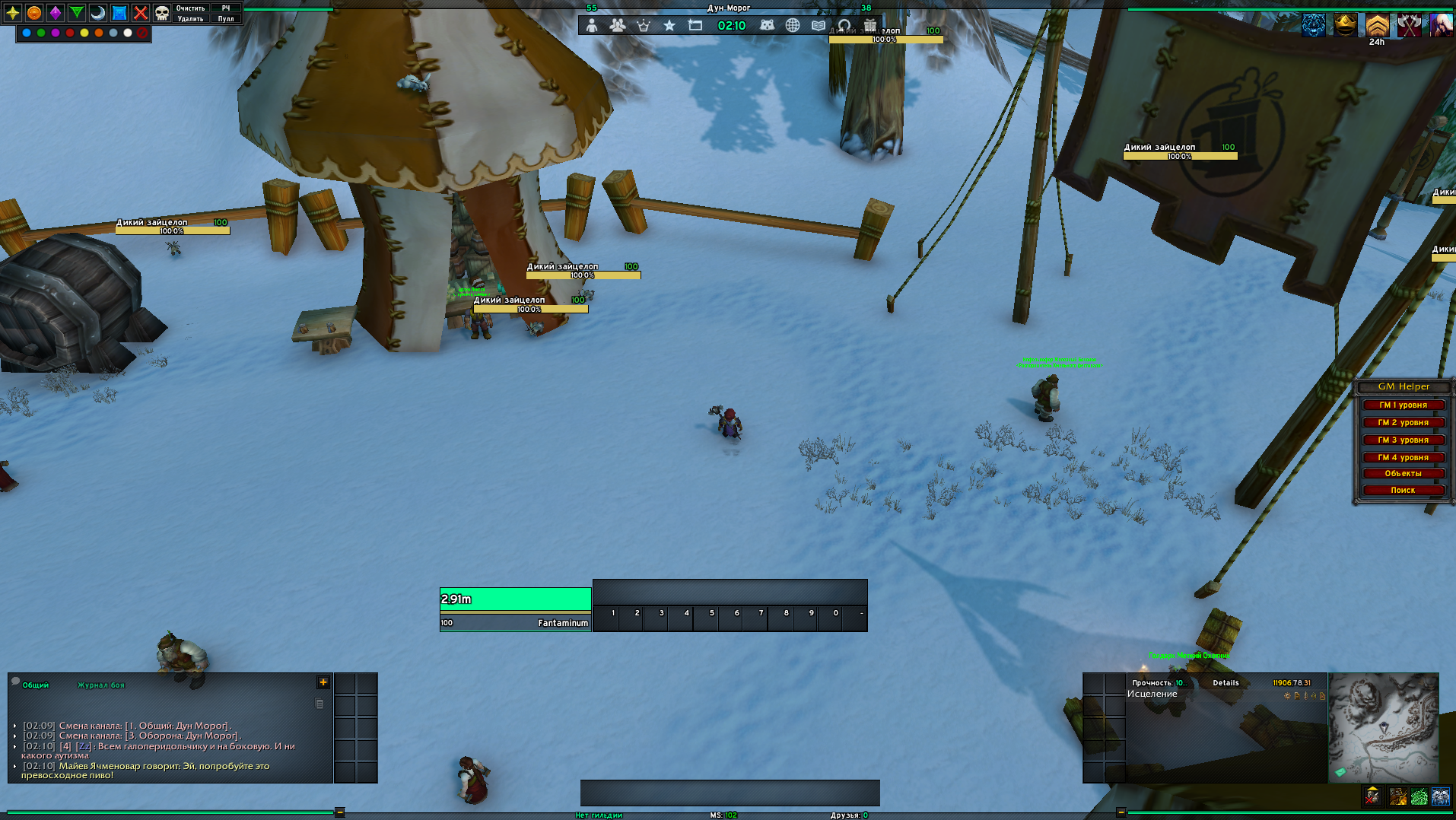Choose the yellow star raid marker

pyautogui.click(x=13, y=12)
